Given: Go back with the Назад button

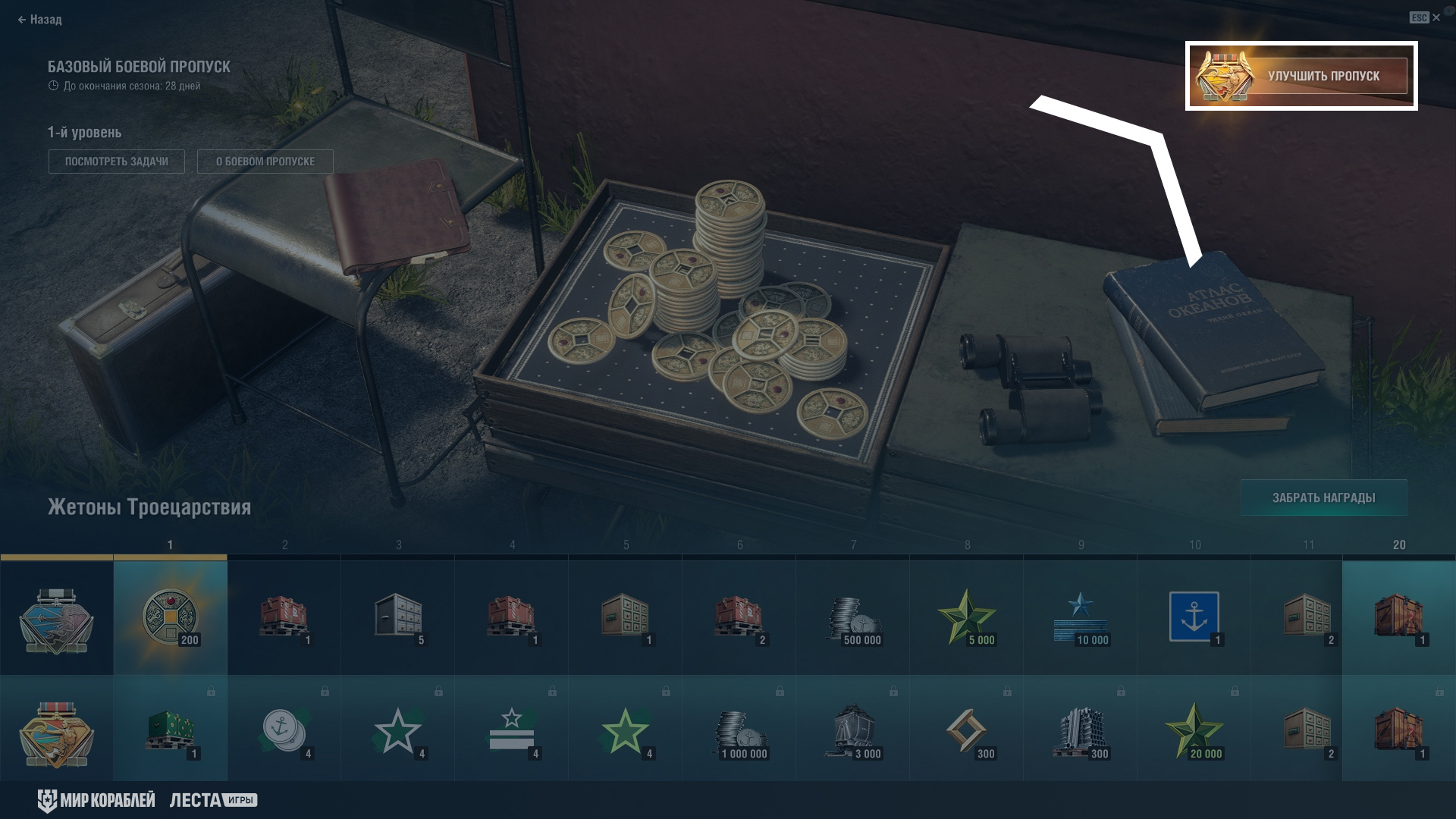Looking at the screenshot, I should point(39,20).
